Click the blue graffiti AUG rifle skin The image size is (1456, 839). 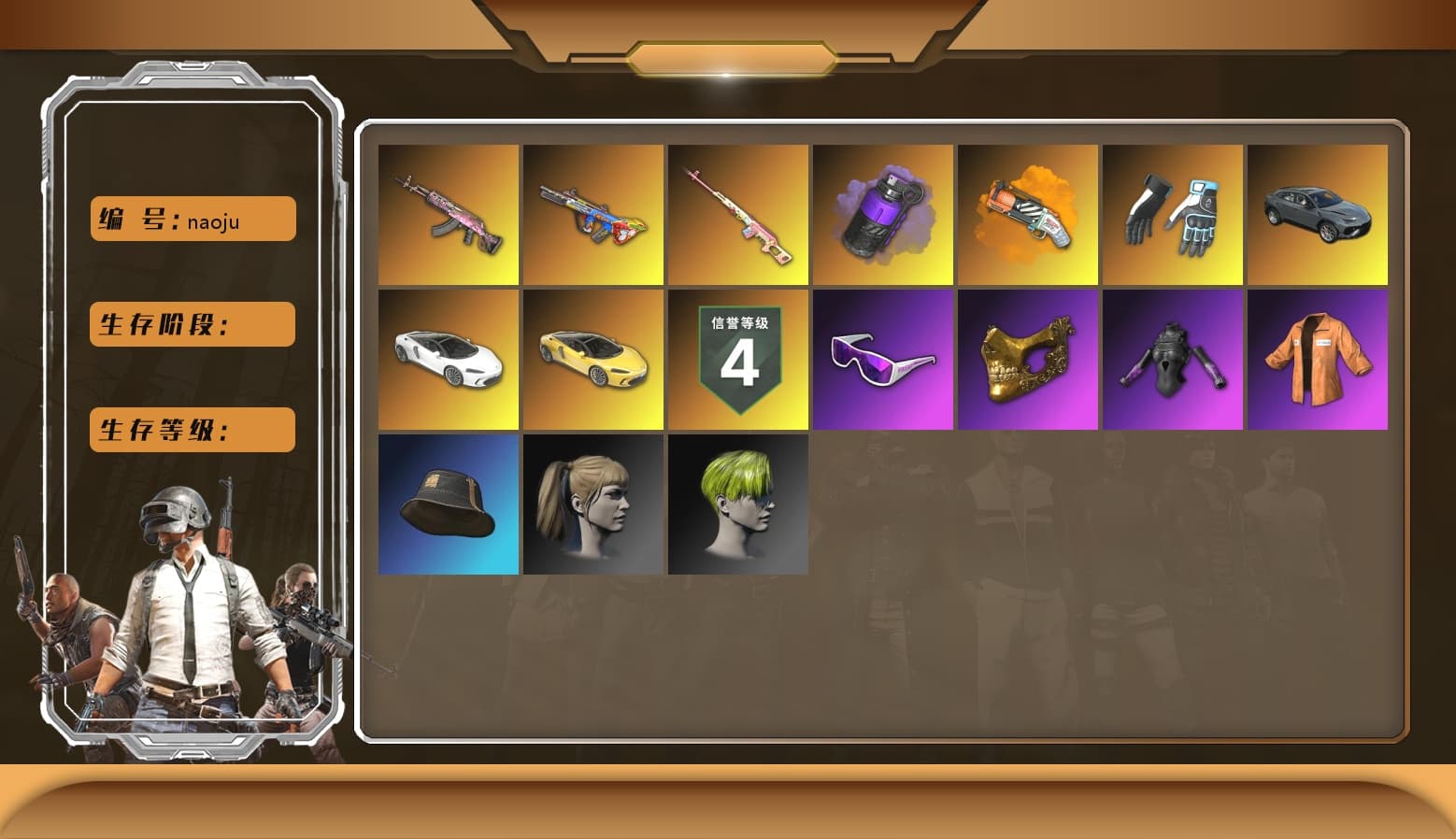coord(592,214)
